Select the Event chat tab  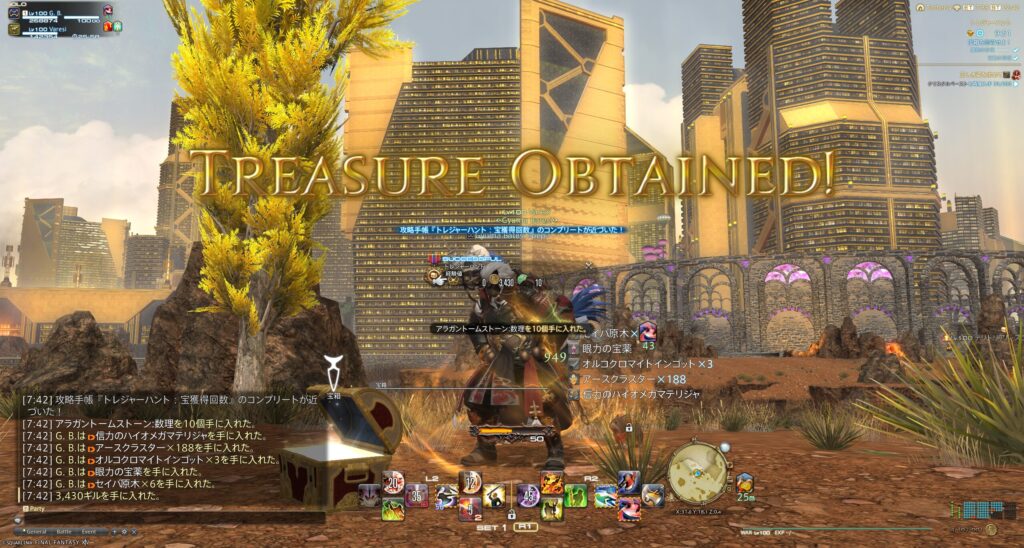click(x=89, y=531)
